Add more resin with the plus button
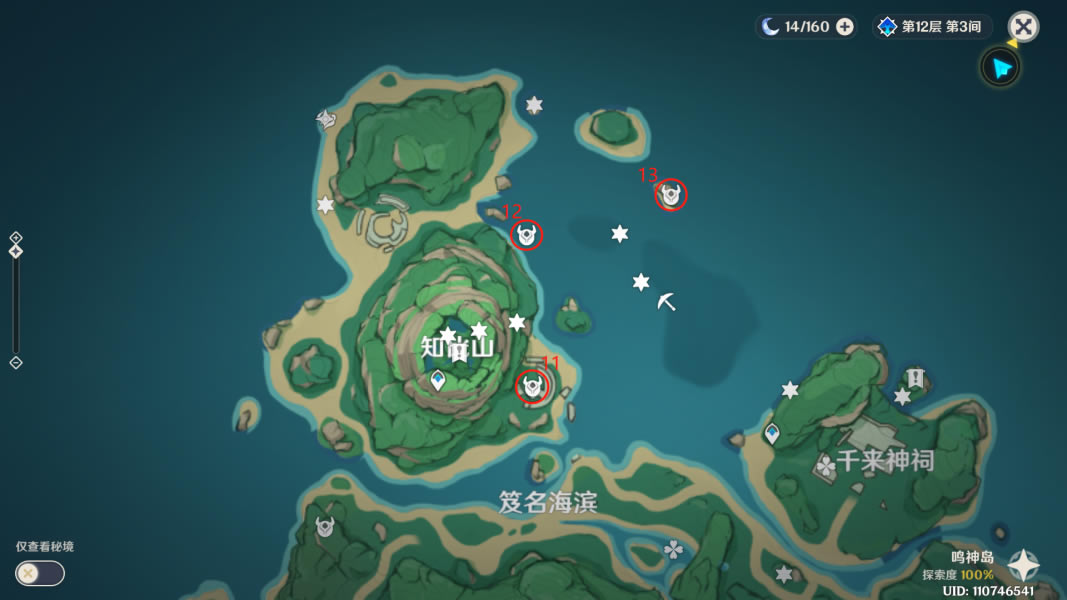1067x600 pixels. [845, 27]
